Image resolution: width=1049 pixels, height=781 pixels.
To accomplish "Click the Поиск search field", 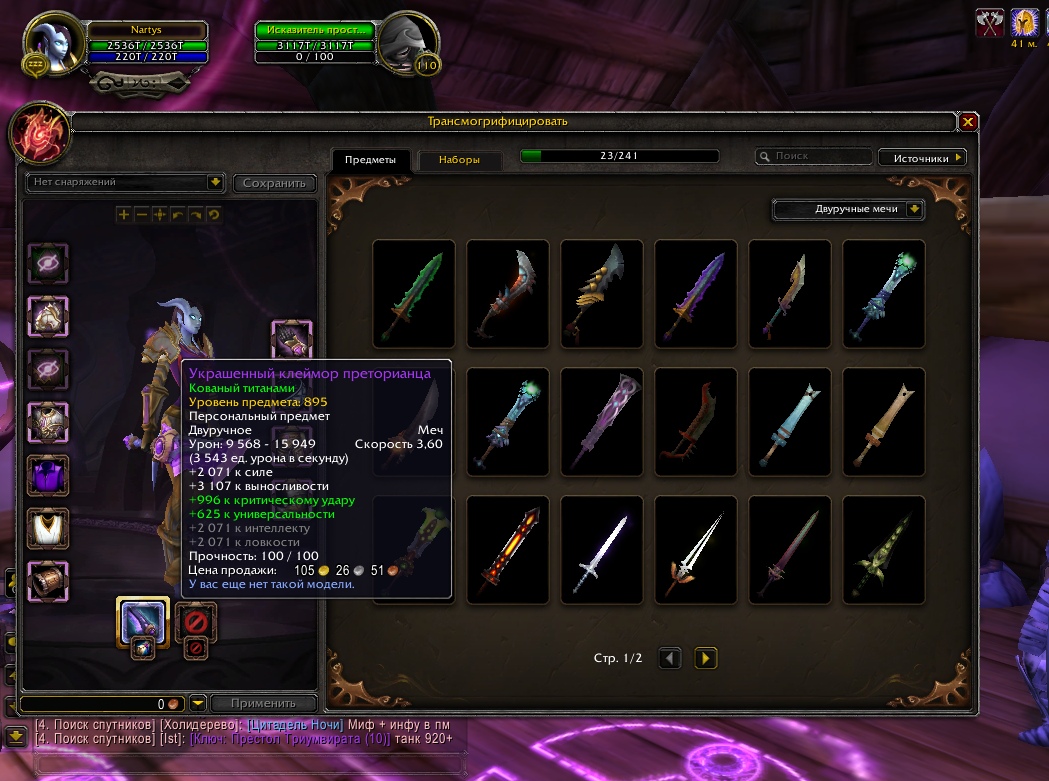I will point(816,157).
